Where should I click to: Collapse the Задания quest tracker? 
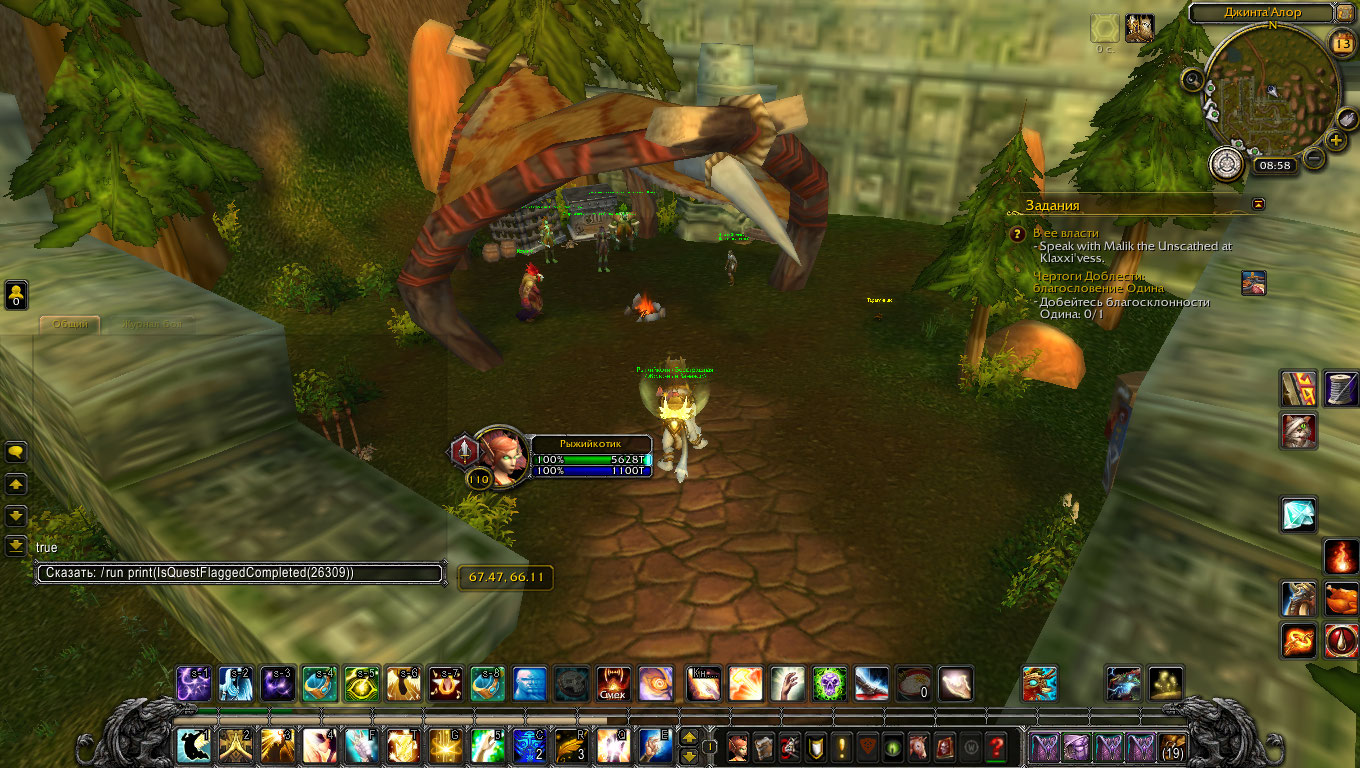coord(1258,204)
